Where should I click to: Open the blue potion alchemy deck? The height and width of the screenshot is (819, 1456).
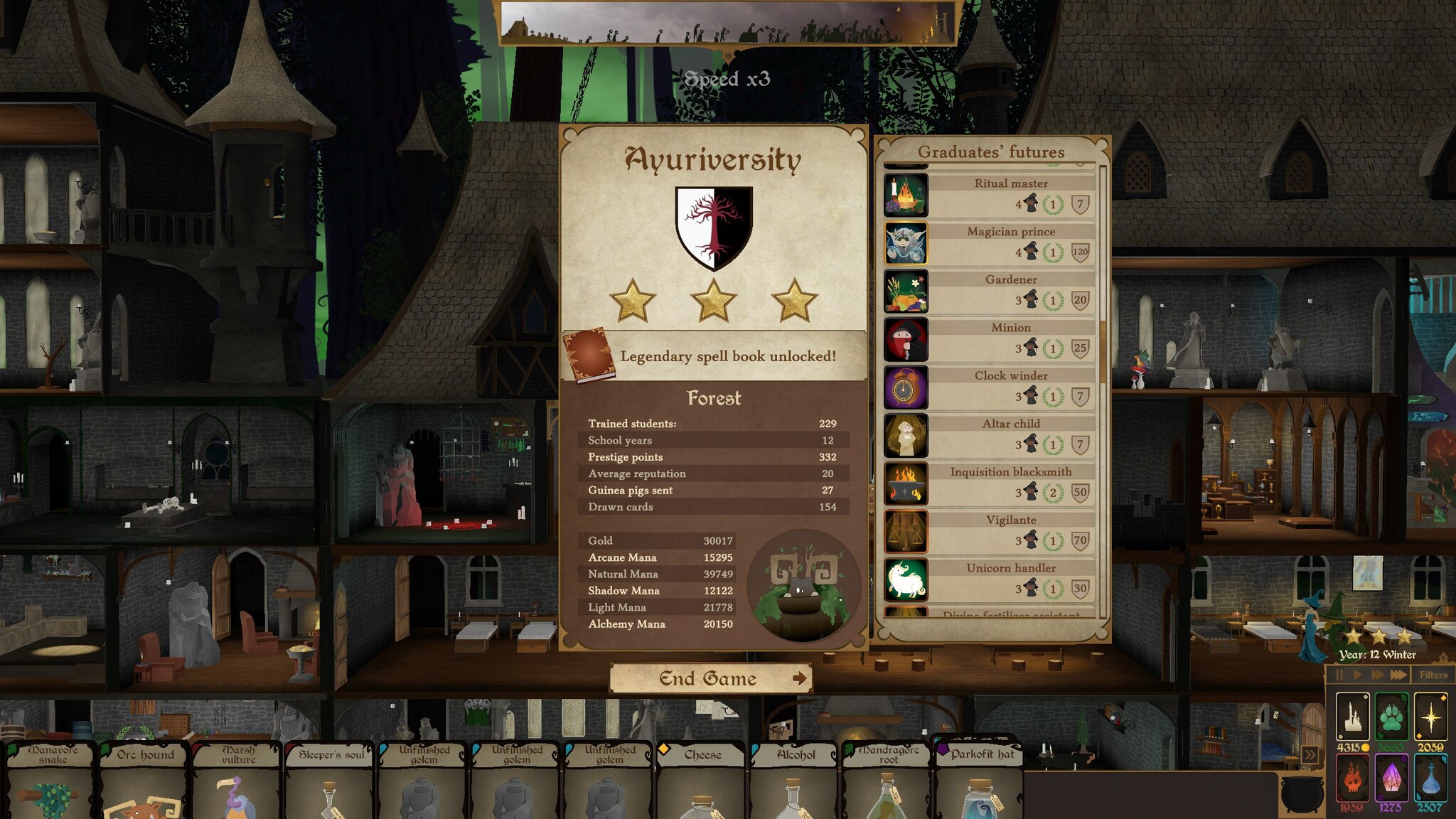pos(1430,778)
